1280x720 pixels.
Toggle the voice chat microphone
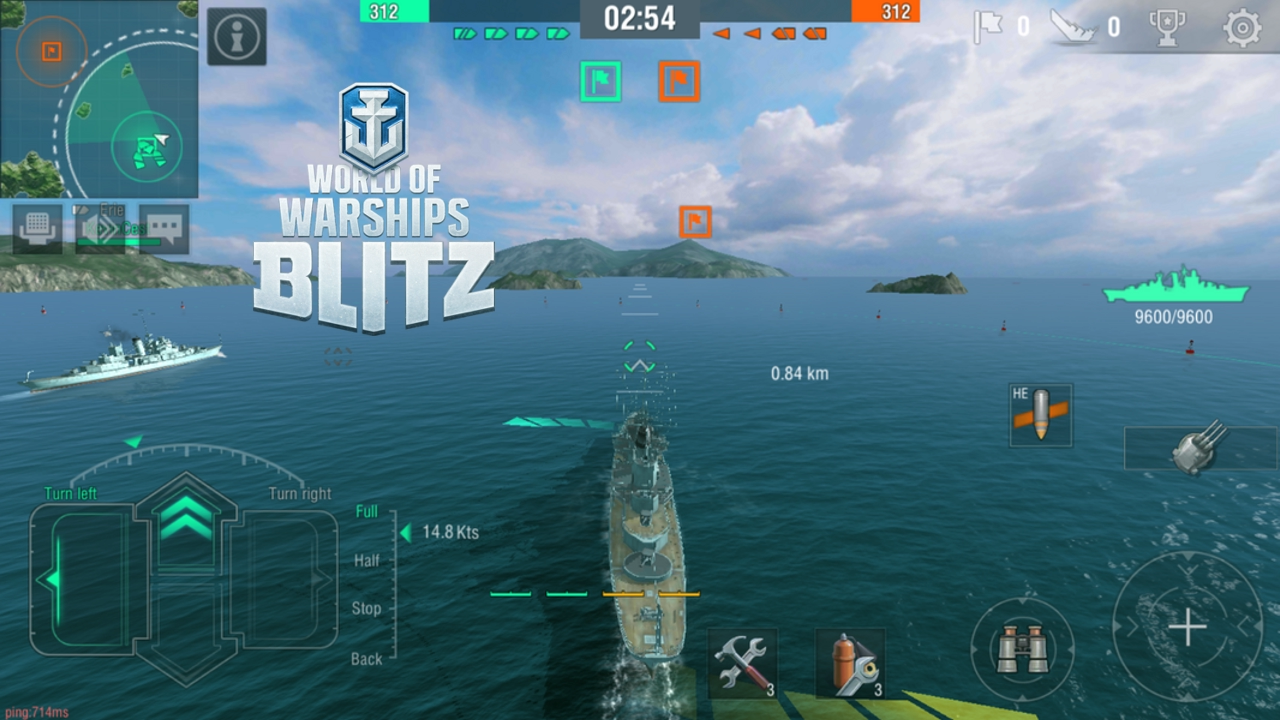38,228
